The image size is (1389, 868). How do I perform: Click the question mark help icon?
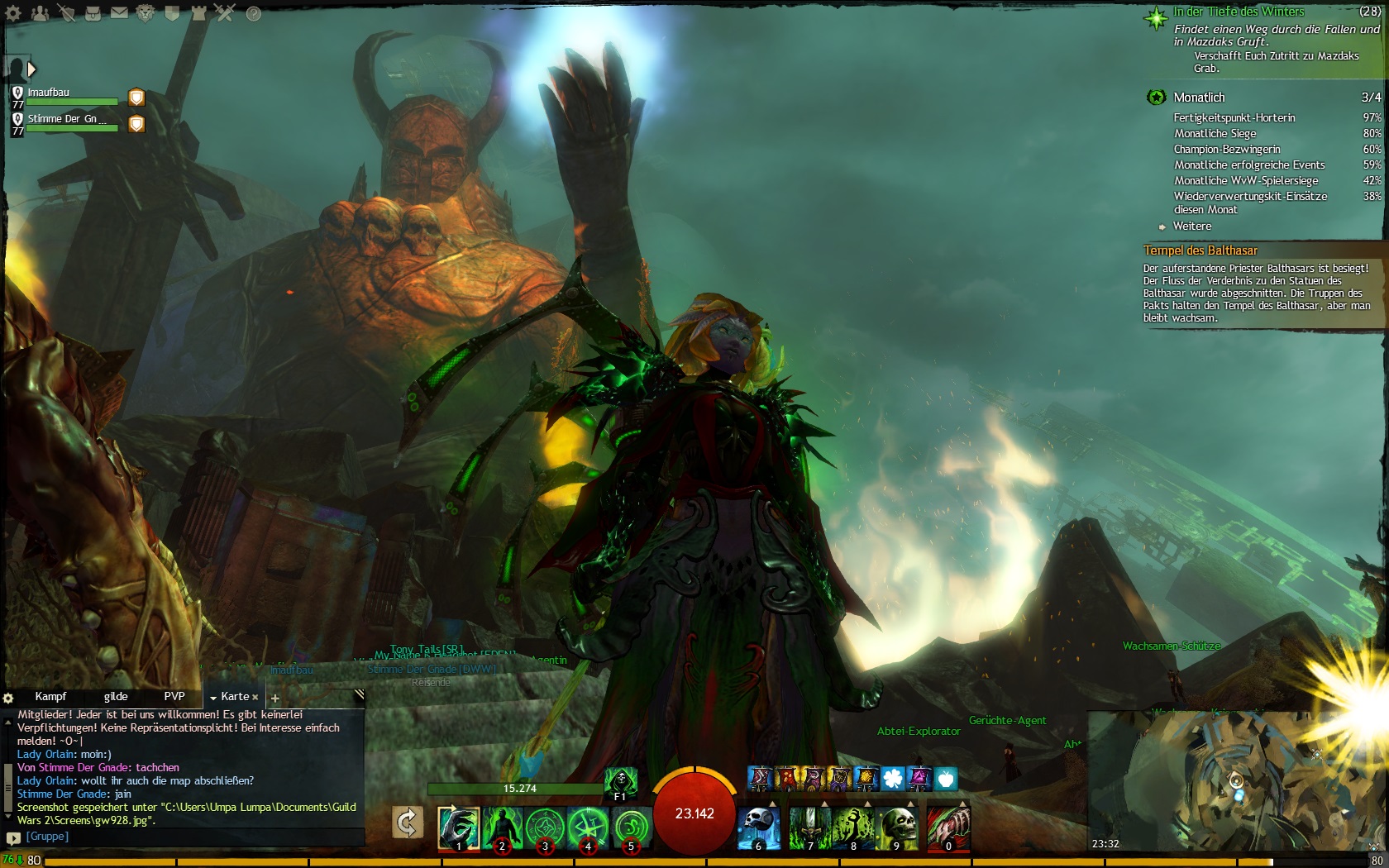[x=253, y=14]
